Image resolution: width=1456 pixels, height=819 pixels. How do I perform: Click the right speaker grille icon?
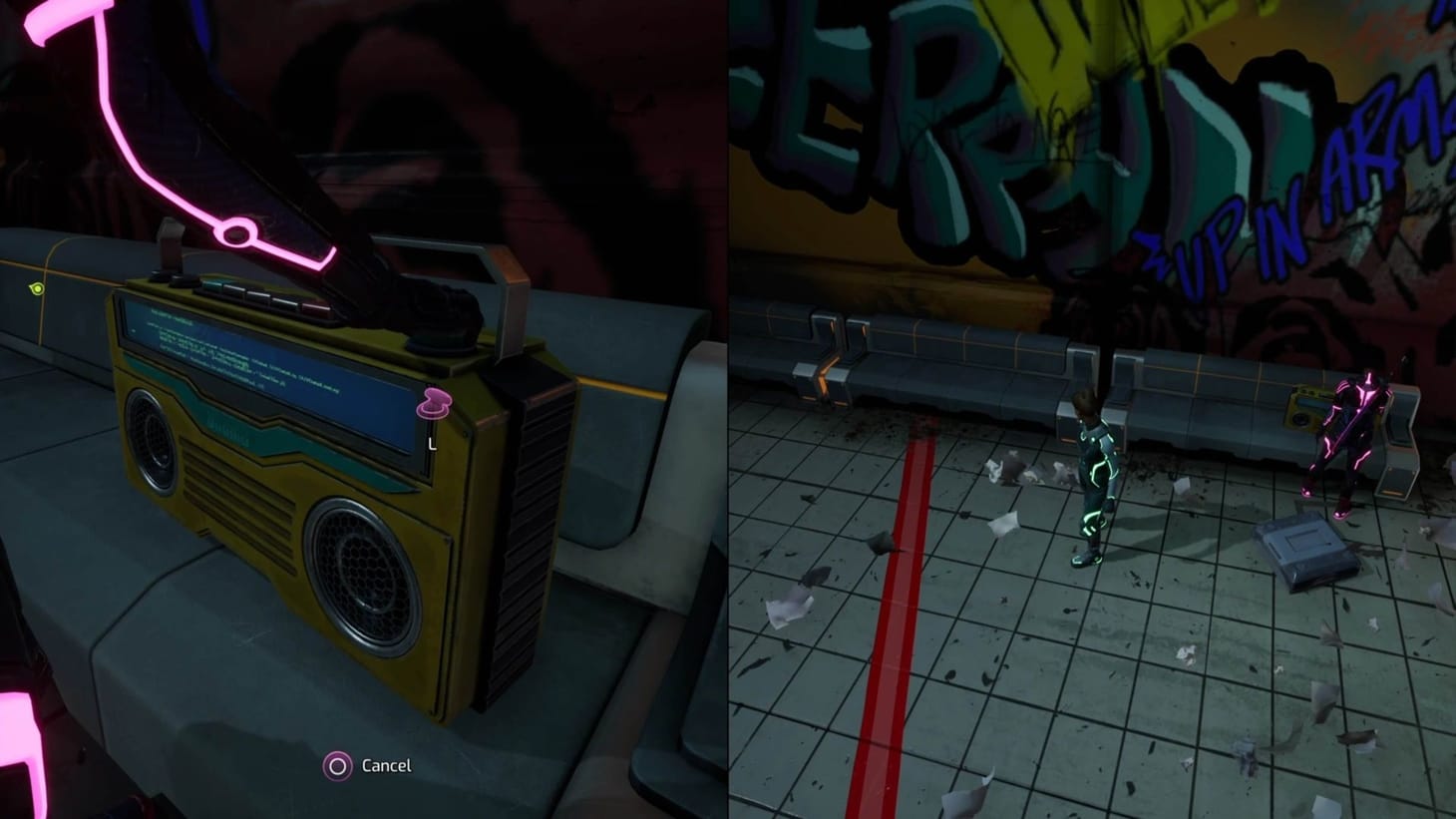tap(360, 574)
